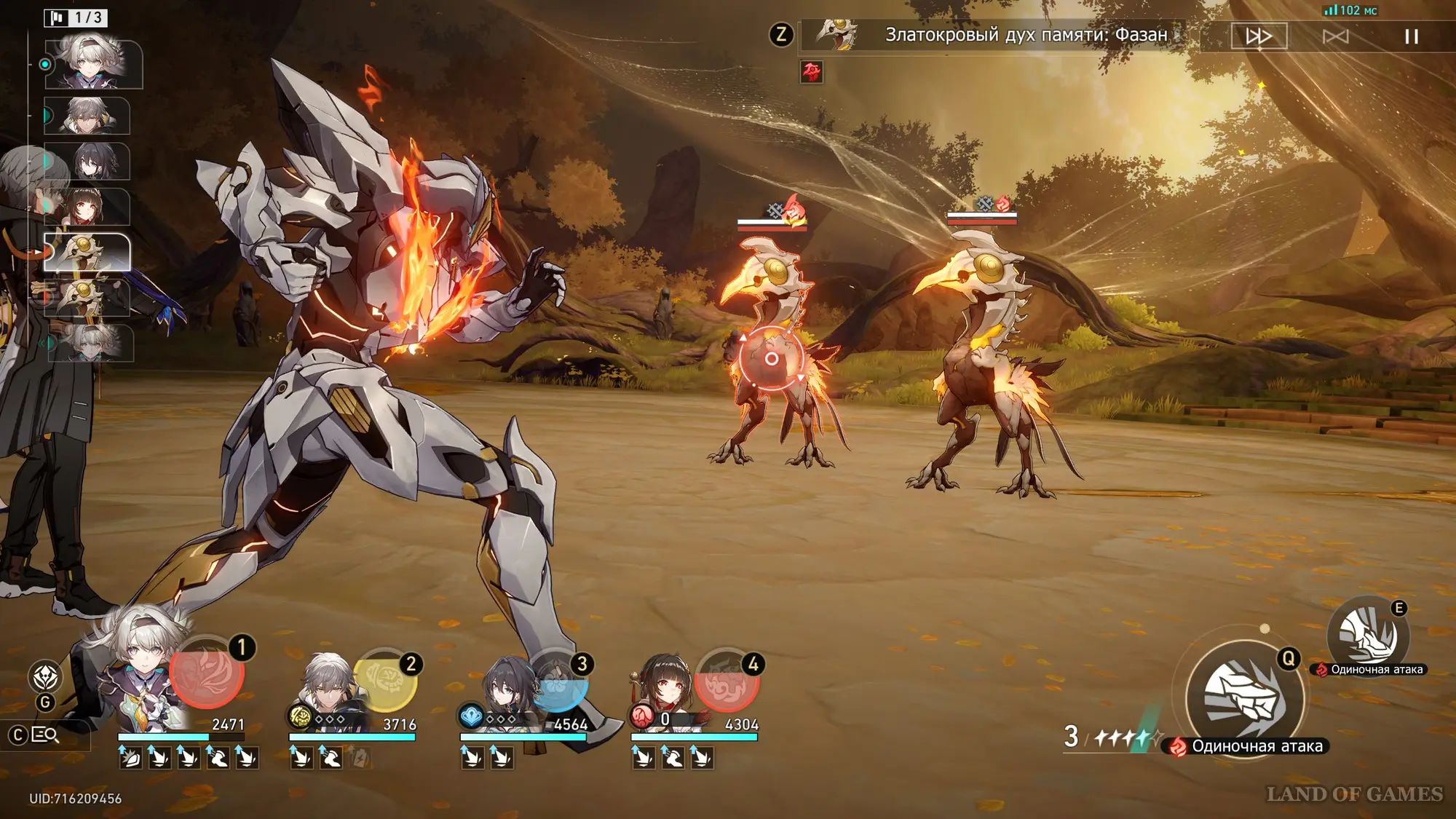
Task: Select the grey-haired boy's portrait in party bar
Action: pyautogui.click(x=328, y=688)
